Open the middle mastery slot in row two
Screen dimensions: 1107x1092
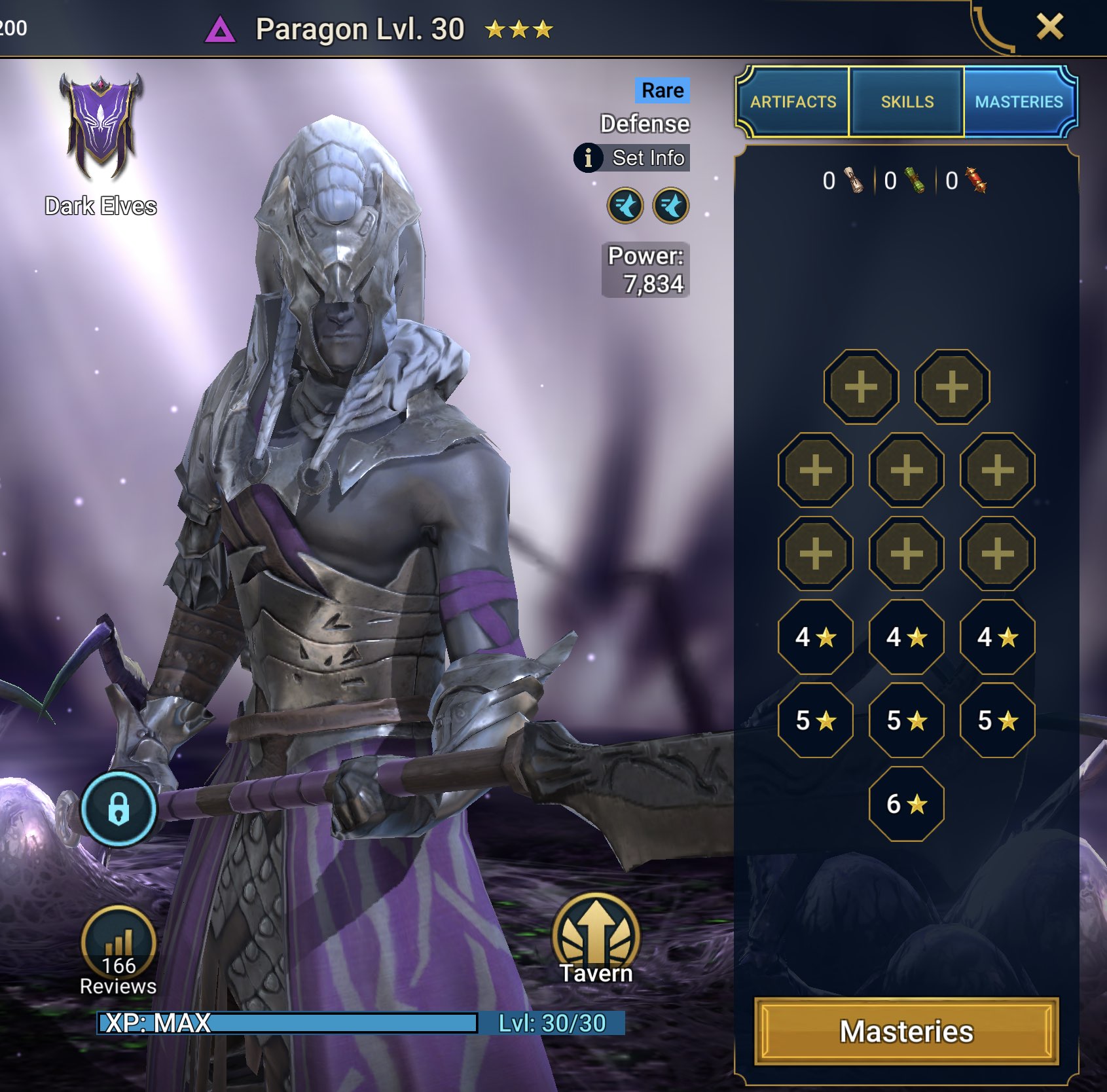[907, 469]
